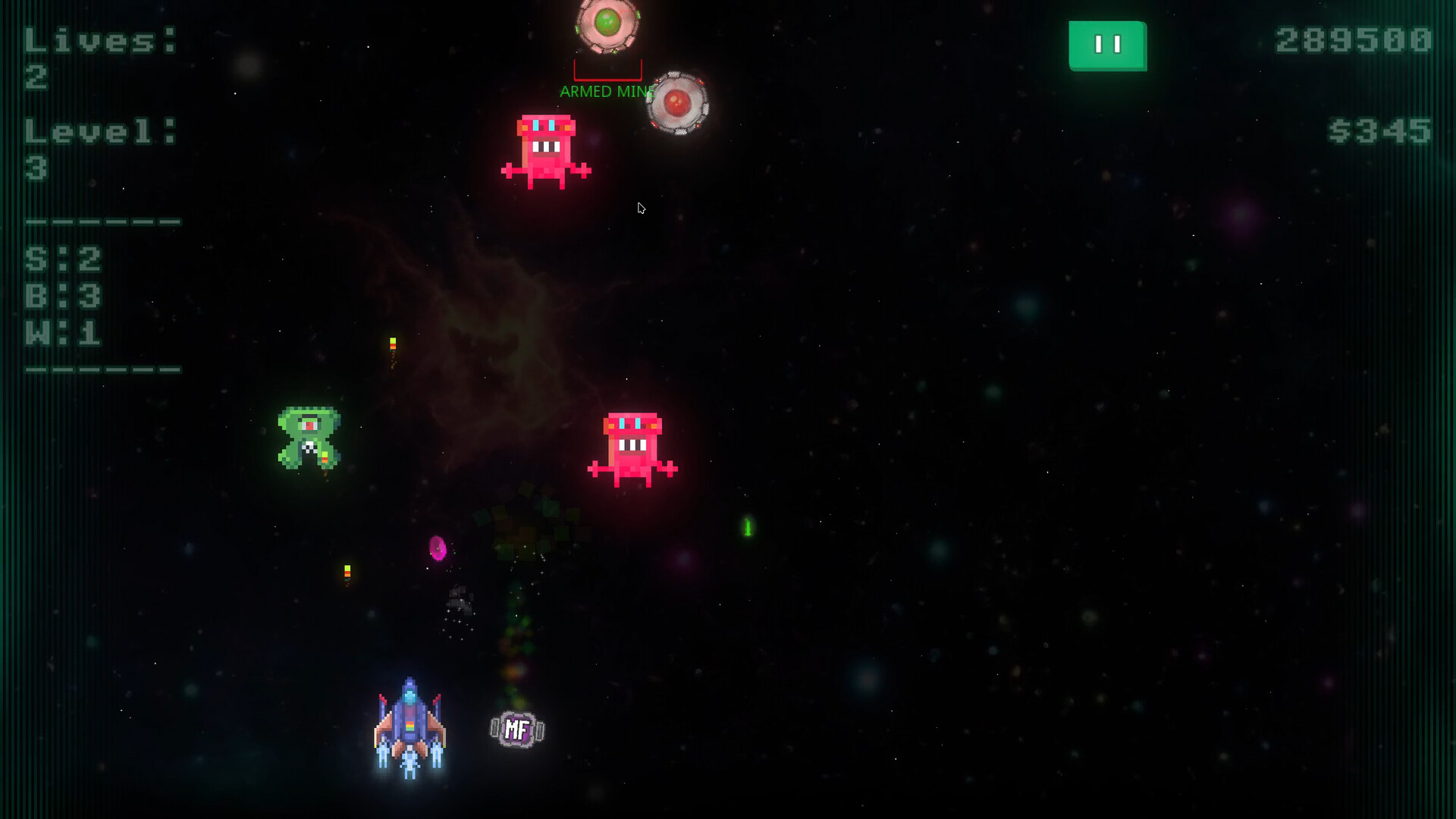Screen dimensions: 1456x819
Task: Select the red-cored space mine
Action: coord(679,102)
